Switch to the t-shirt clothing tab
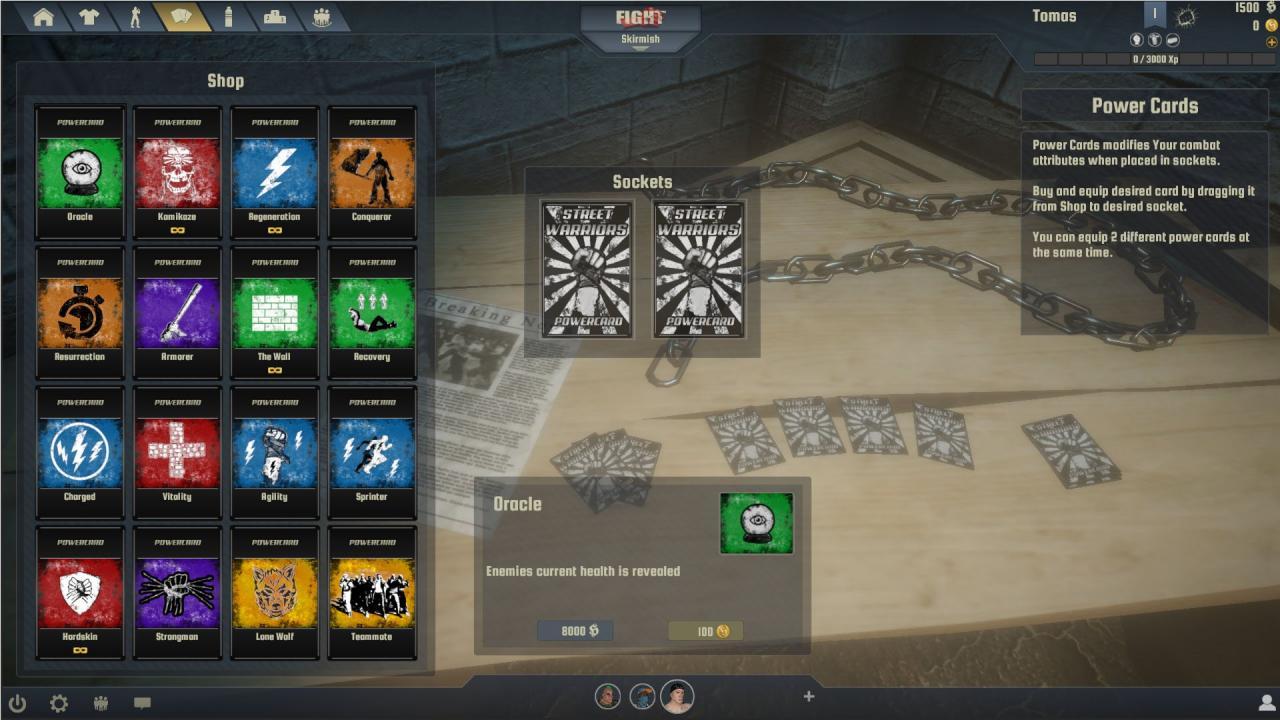 (x=89, y=18)
